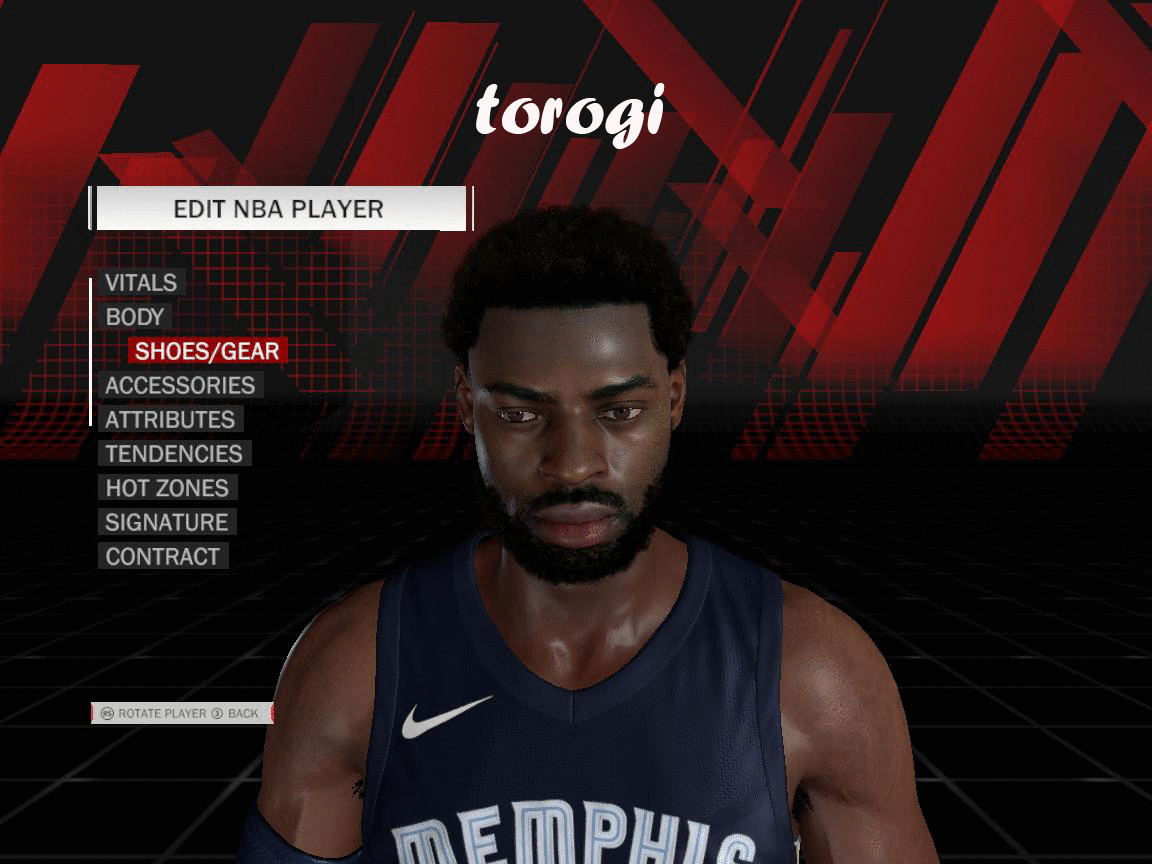Image resolution: width=1152 pixels, height=864 pixels.
Task: Go to the Attributes menu entry
Action: pos(170,420)
